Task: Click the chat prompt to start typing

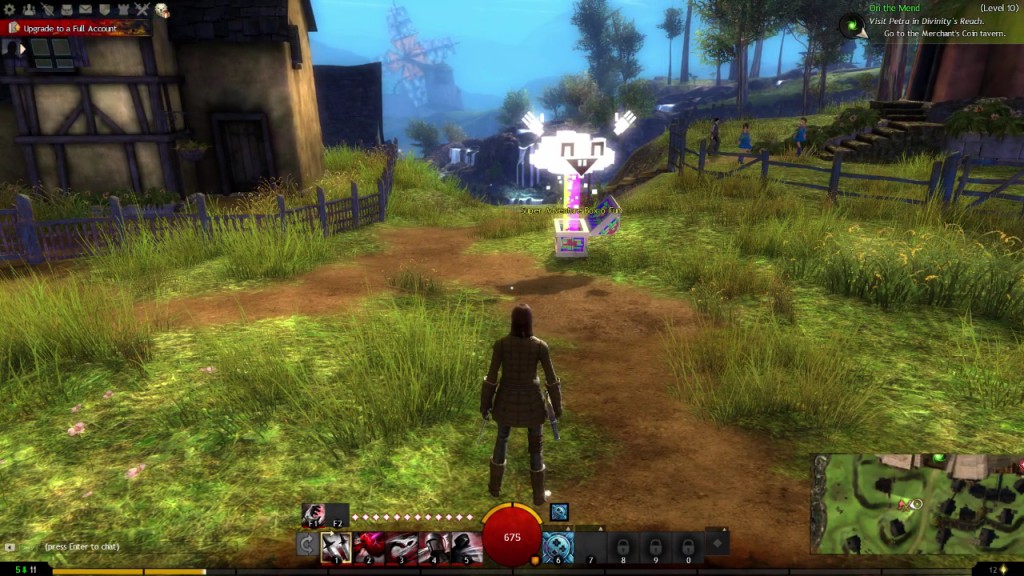Action: (x=82, y=547)
